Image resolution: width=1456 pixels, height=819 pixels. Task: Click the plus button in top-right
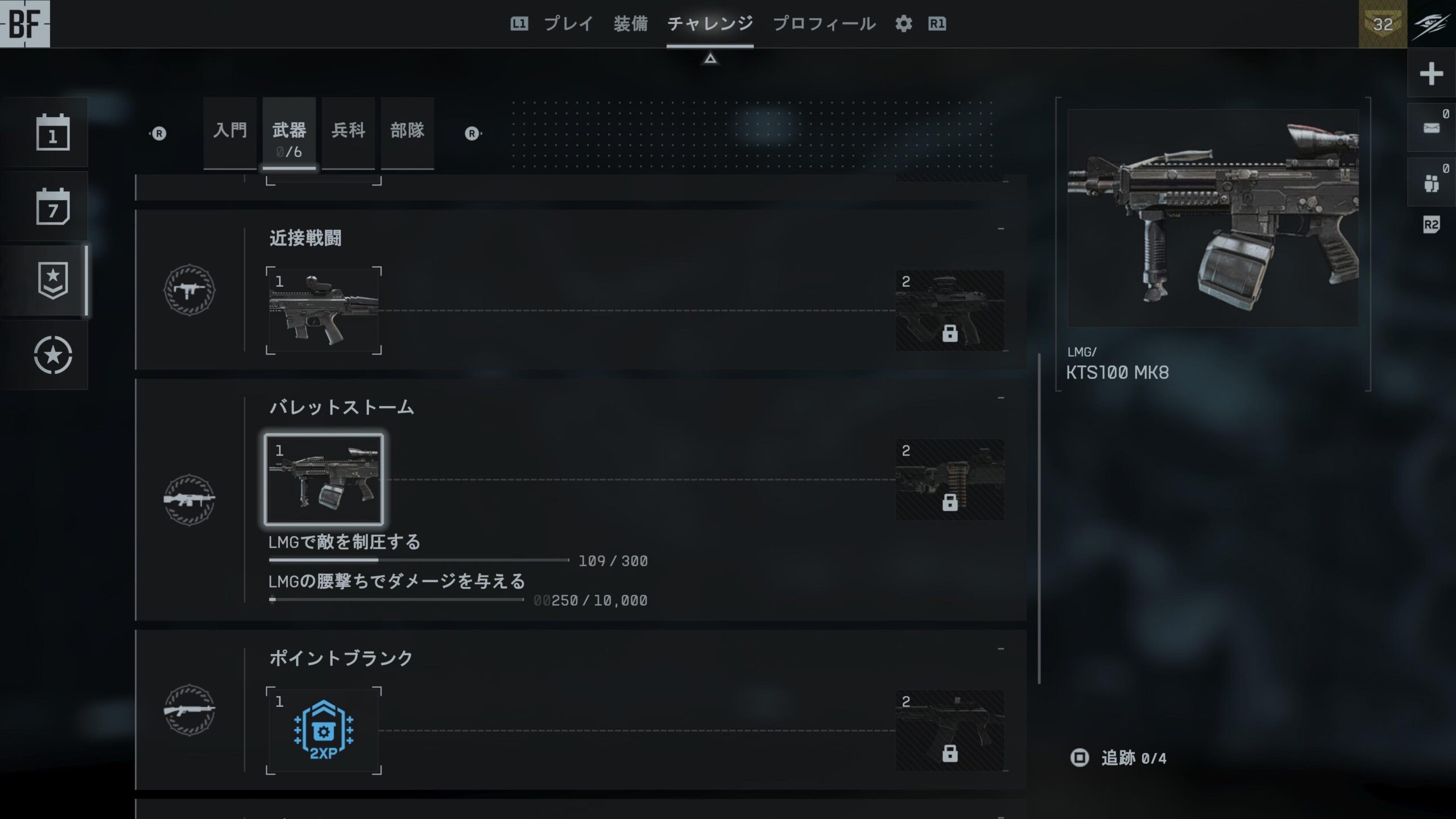click(1431, 74)
